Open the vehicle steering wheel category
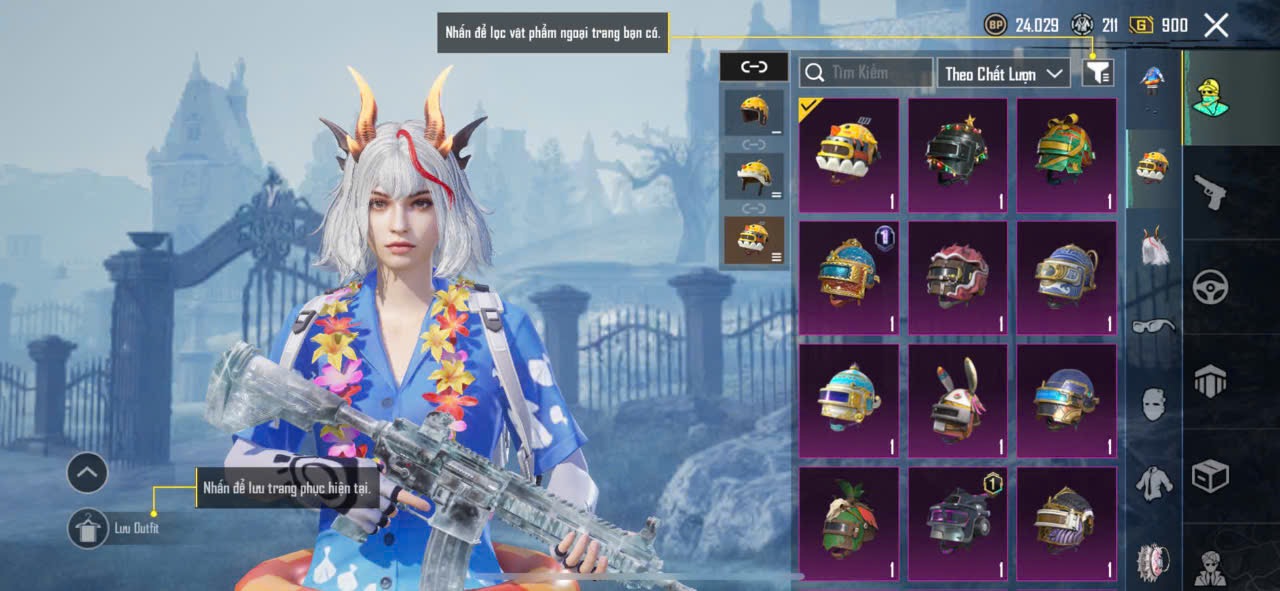 tap(1210, 287)
